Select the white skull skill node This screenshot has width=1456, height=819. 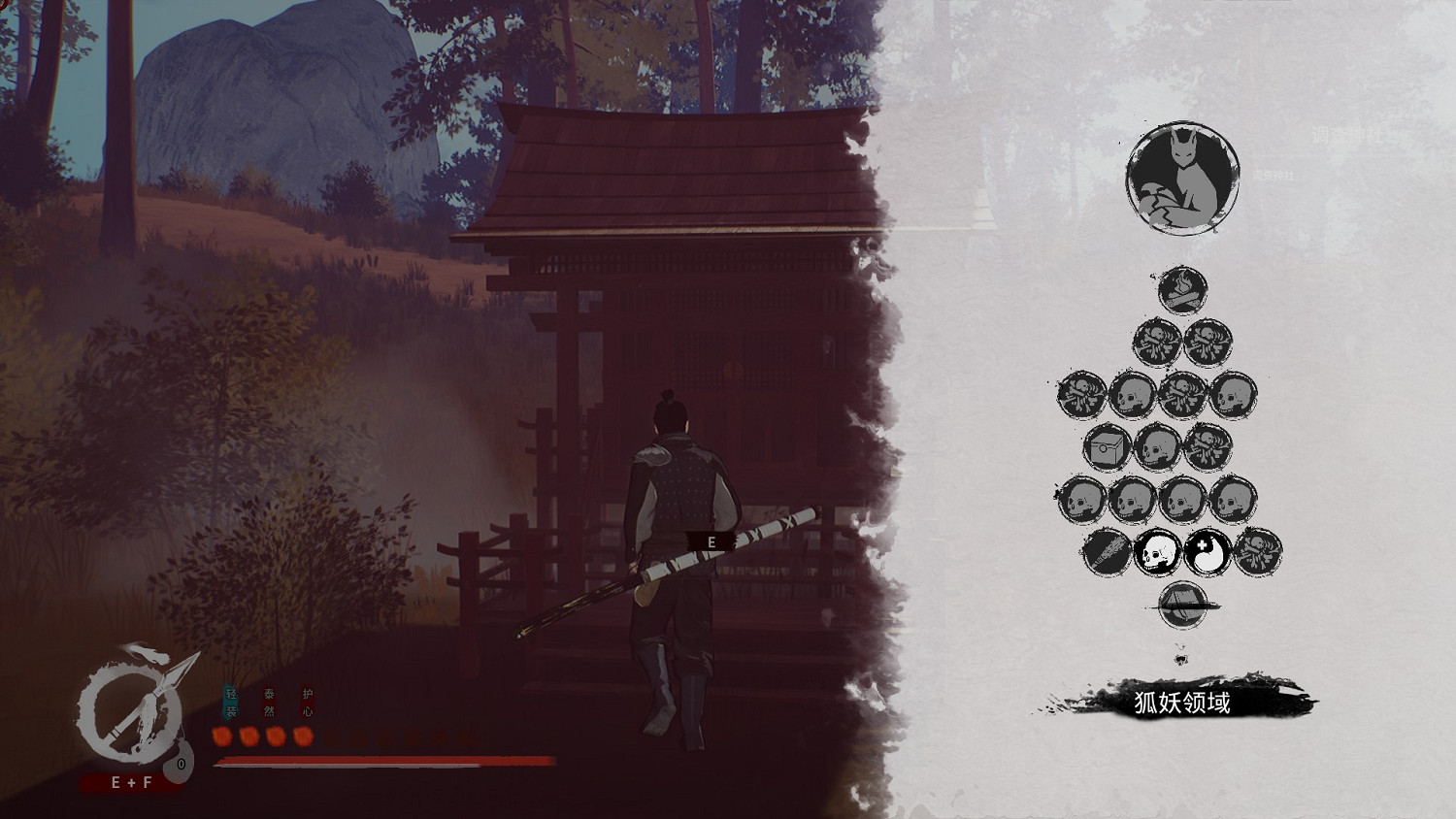pos(1156,551)
